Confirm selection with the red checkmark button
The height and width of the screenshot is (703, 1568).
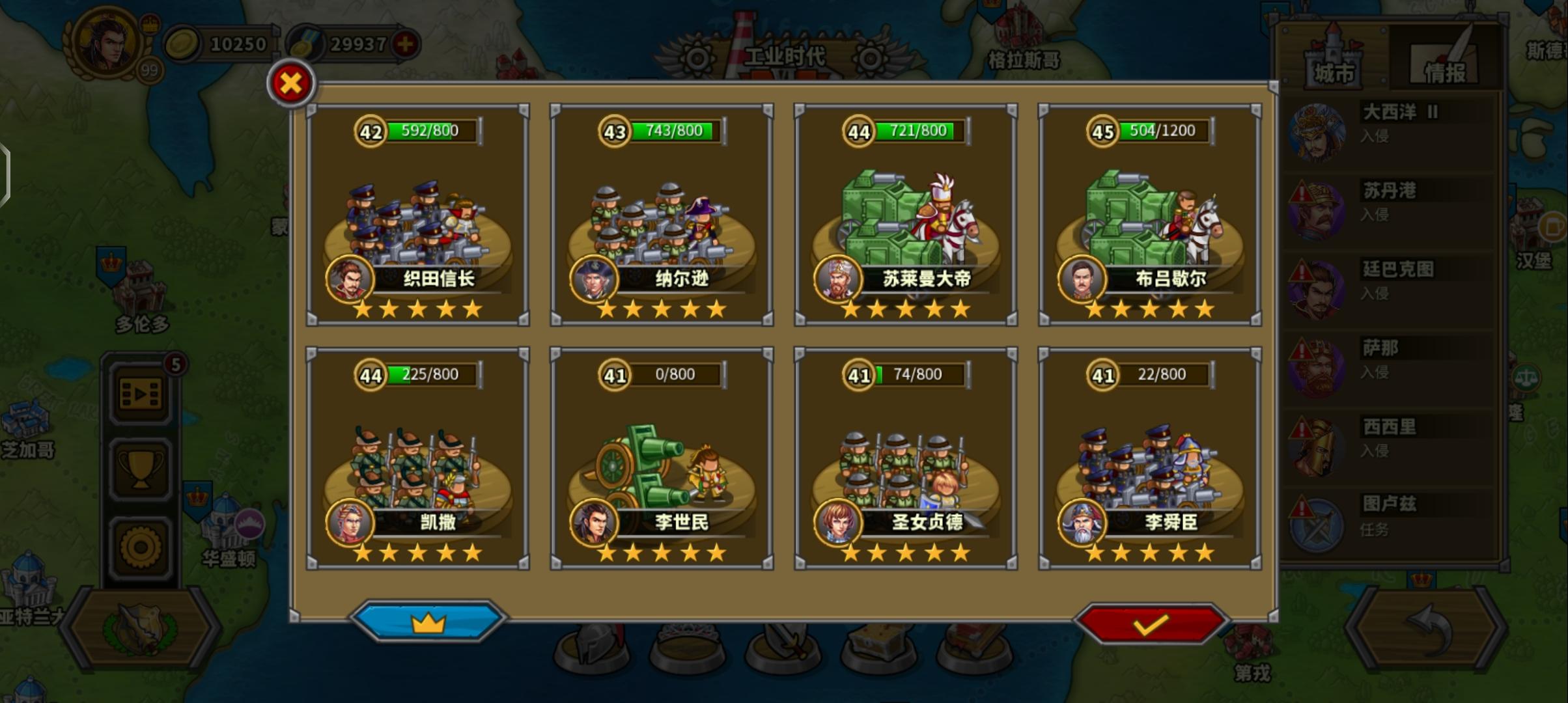1151,623
